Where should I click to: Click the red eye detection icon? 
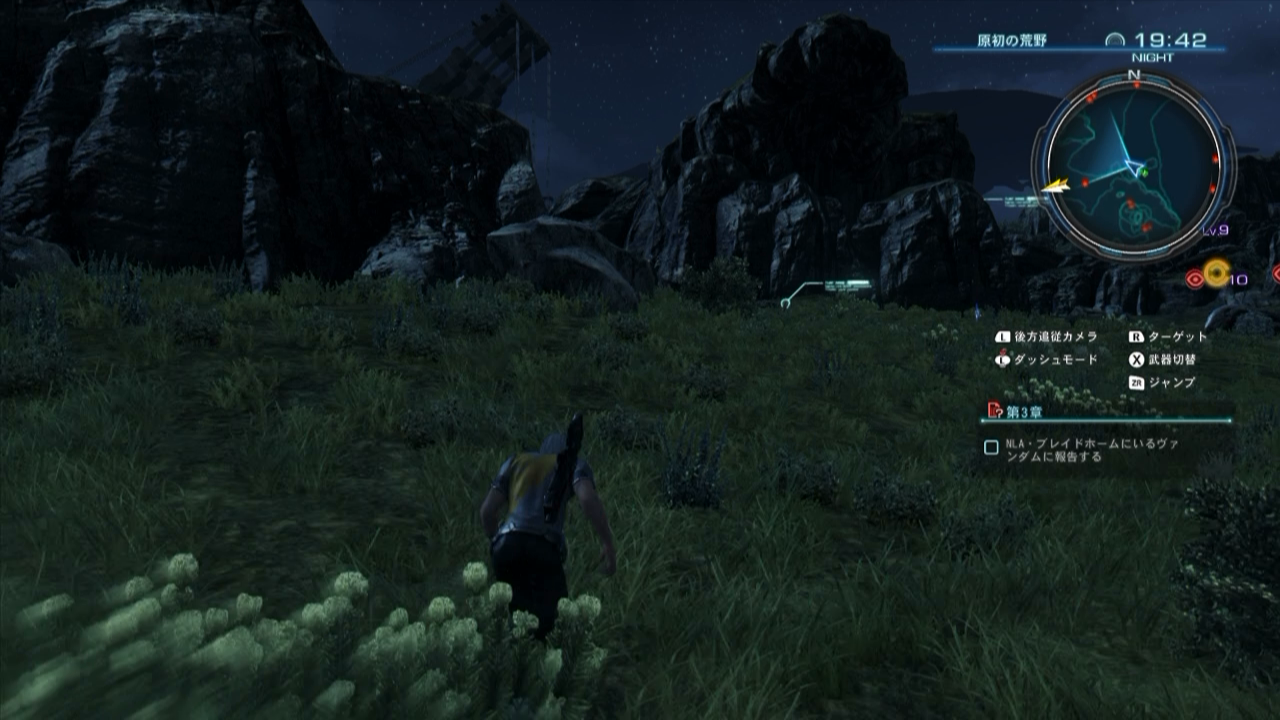pos(1195,278)
